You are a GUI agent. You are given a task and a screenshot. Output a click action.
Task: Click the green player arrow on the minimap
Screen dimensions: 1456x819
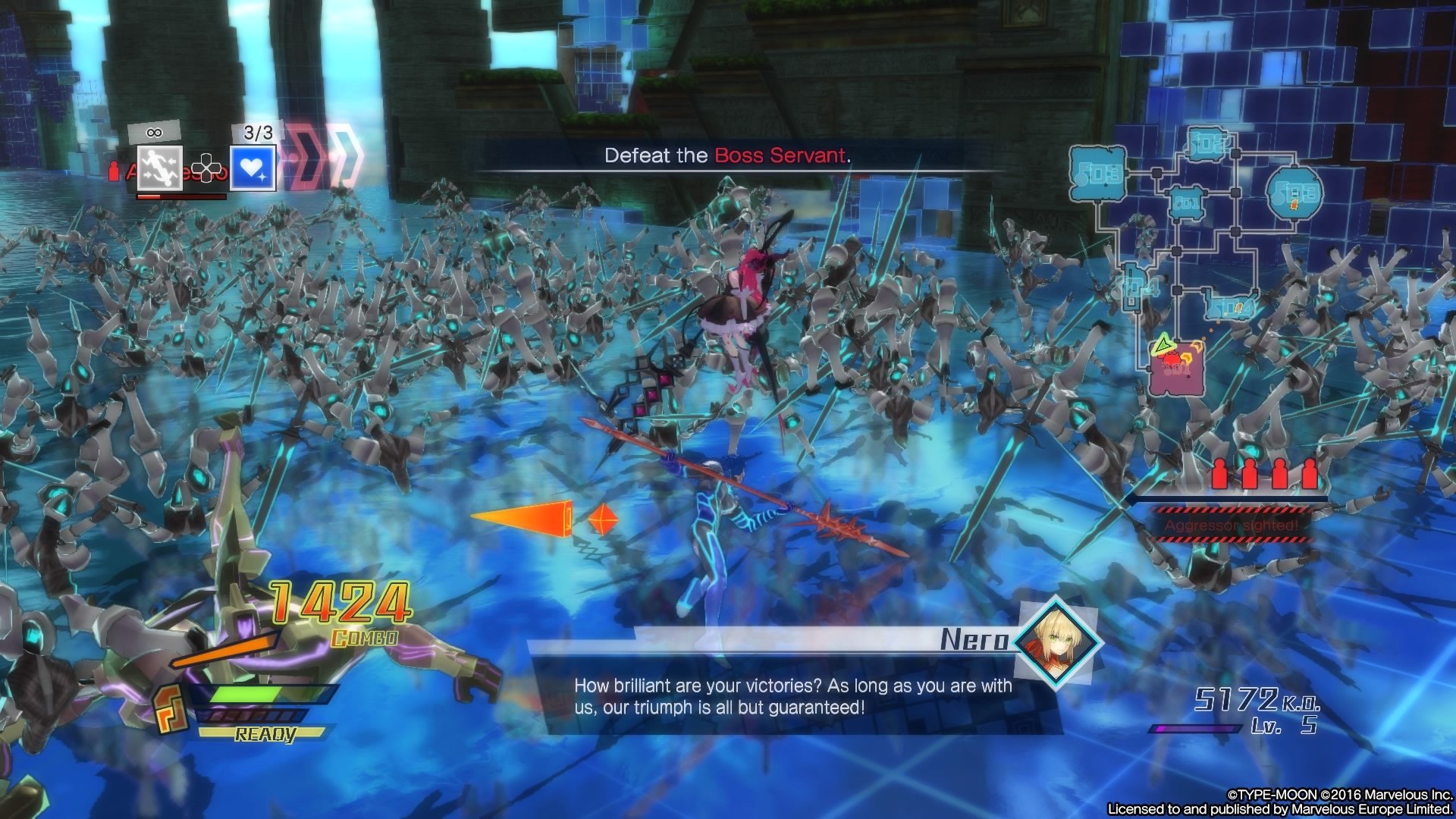click(x=1163, y=346)
